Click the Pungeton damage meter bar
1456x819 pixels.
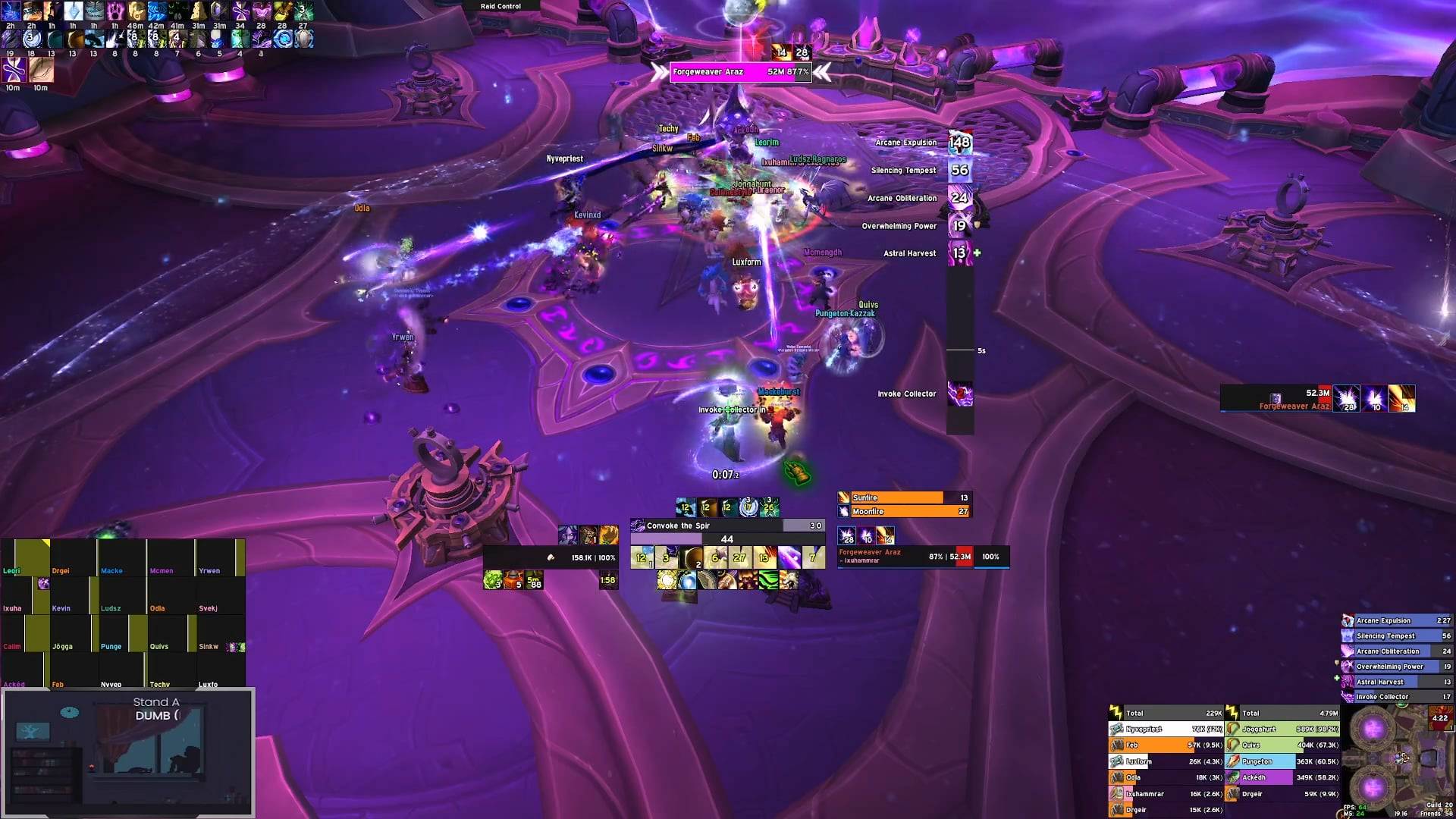1282,761
